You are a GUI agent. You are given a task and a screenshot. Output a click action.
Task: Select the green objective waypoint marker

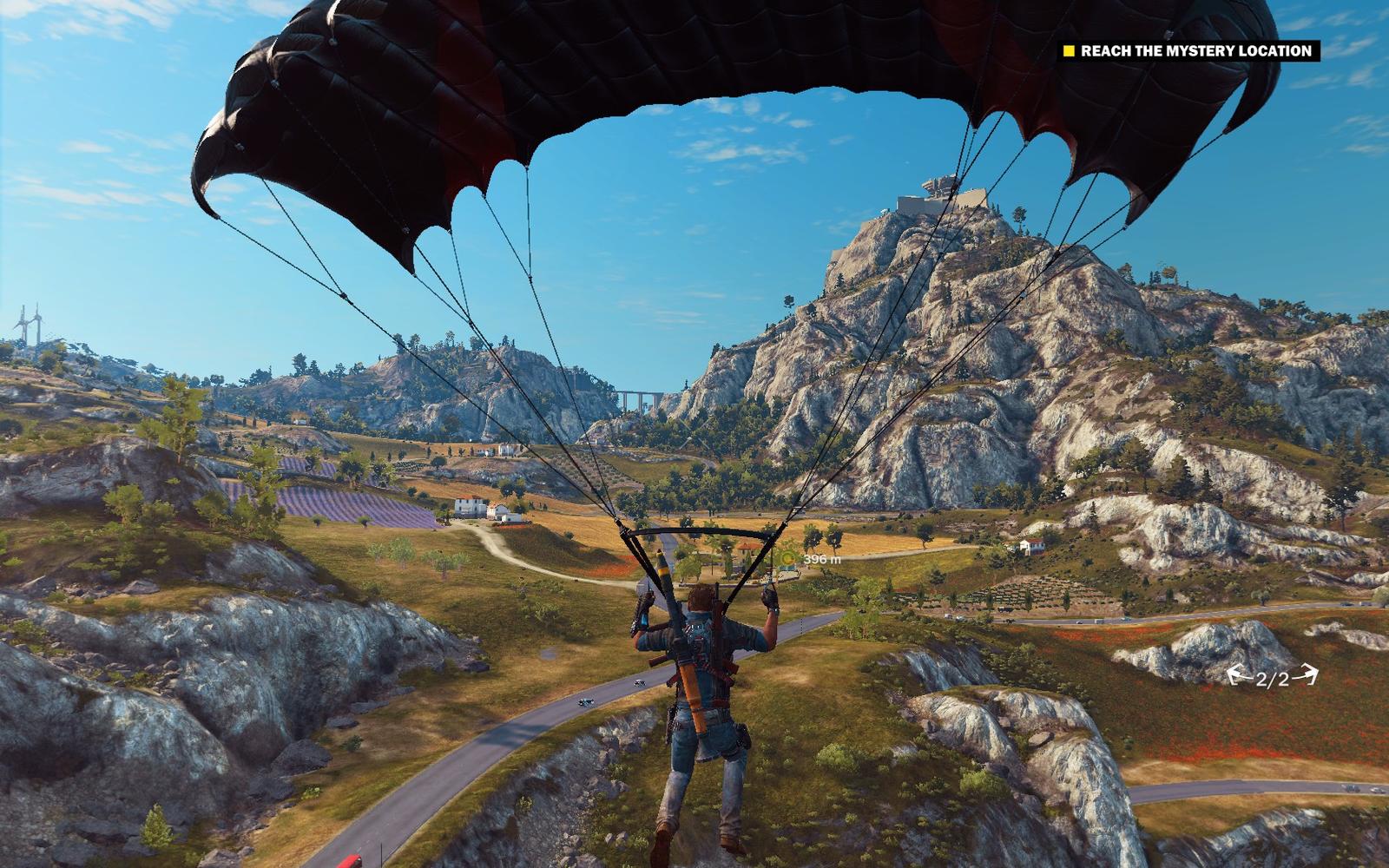789,557
